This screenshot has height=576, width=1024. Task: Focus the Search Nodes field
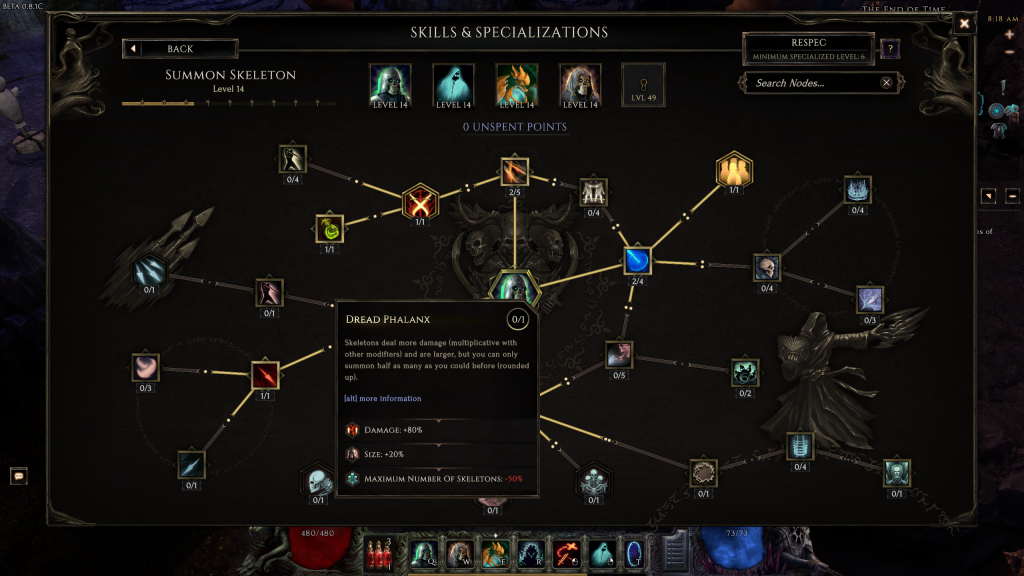[x=812, y=83]
